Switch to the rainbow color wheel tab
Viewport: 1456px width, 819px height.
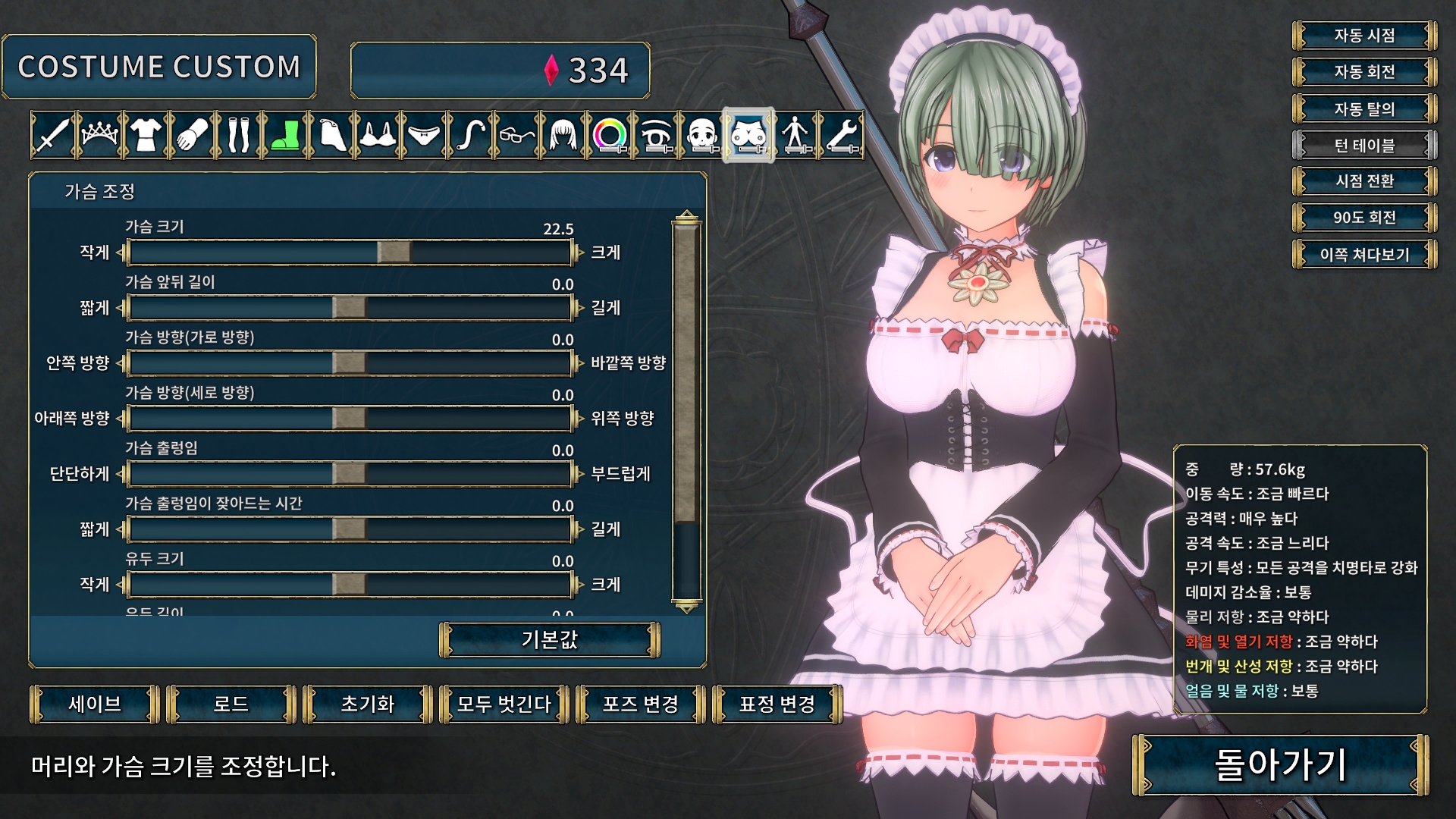610,136
